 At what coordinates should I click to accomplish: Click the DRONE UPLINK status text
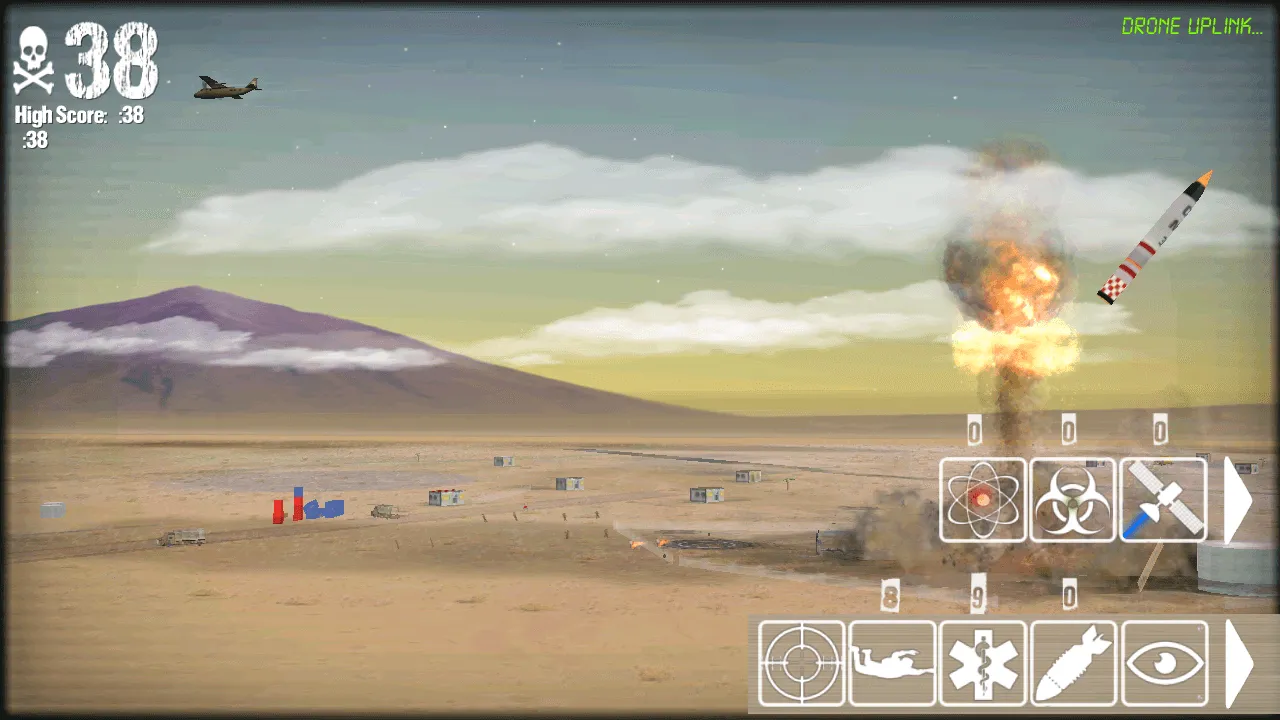(x=1192, y=27)
